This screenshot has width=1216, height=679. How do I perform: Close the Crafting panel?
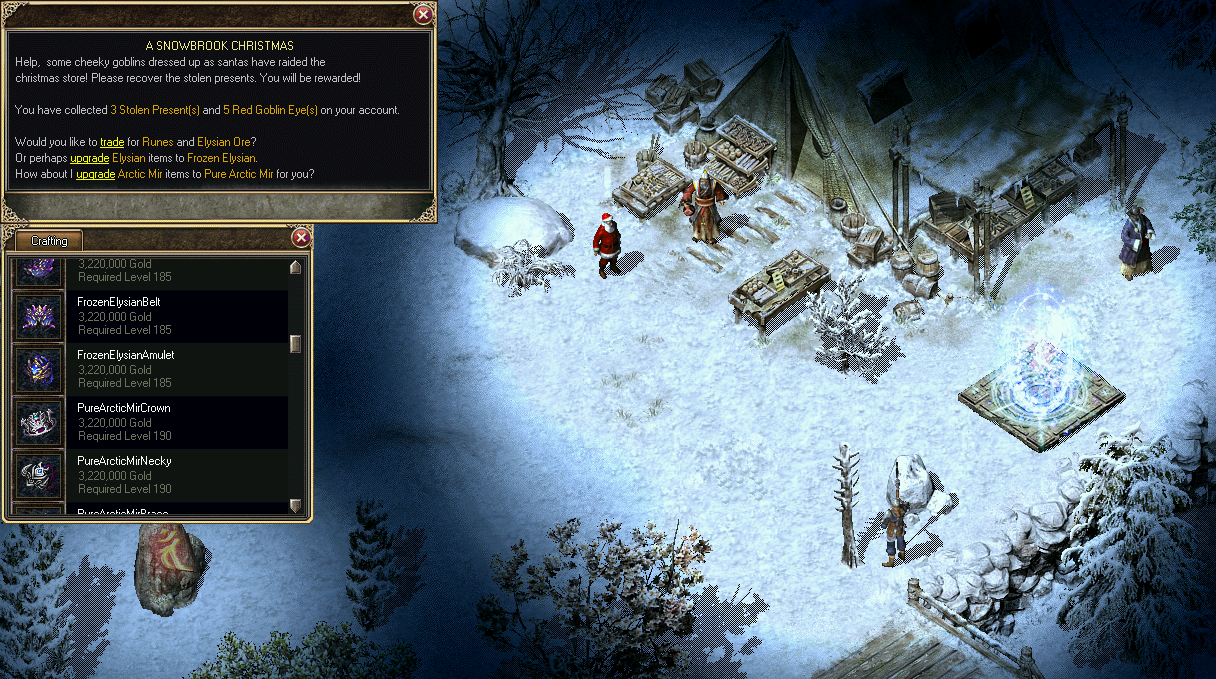300,238
